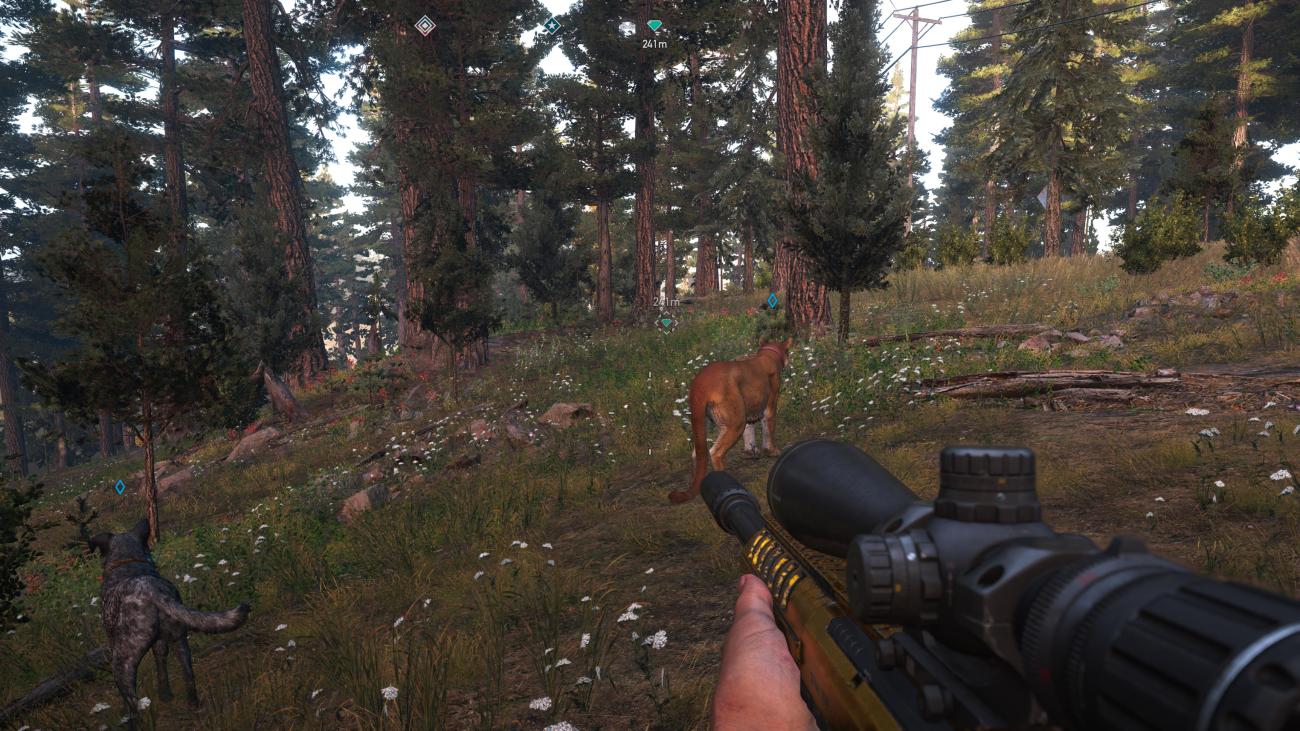Click the concentric diamond compass marker
This screenshot has width=1300, height=731.
[425, 25]
